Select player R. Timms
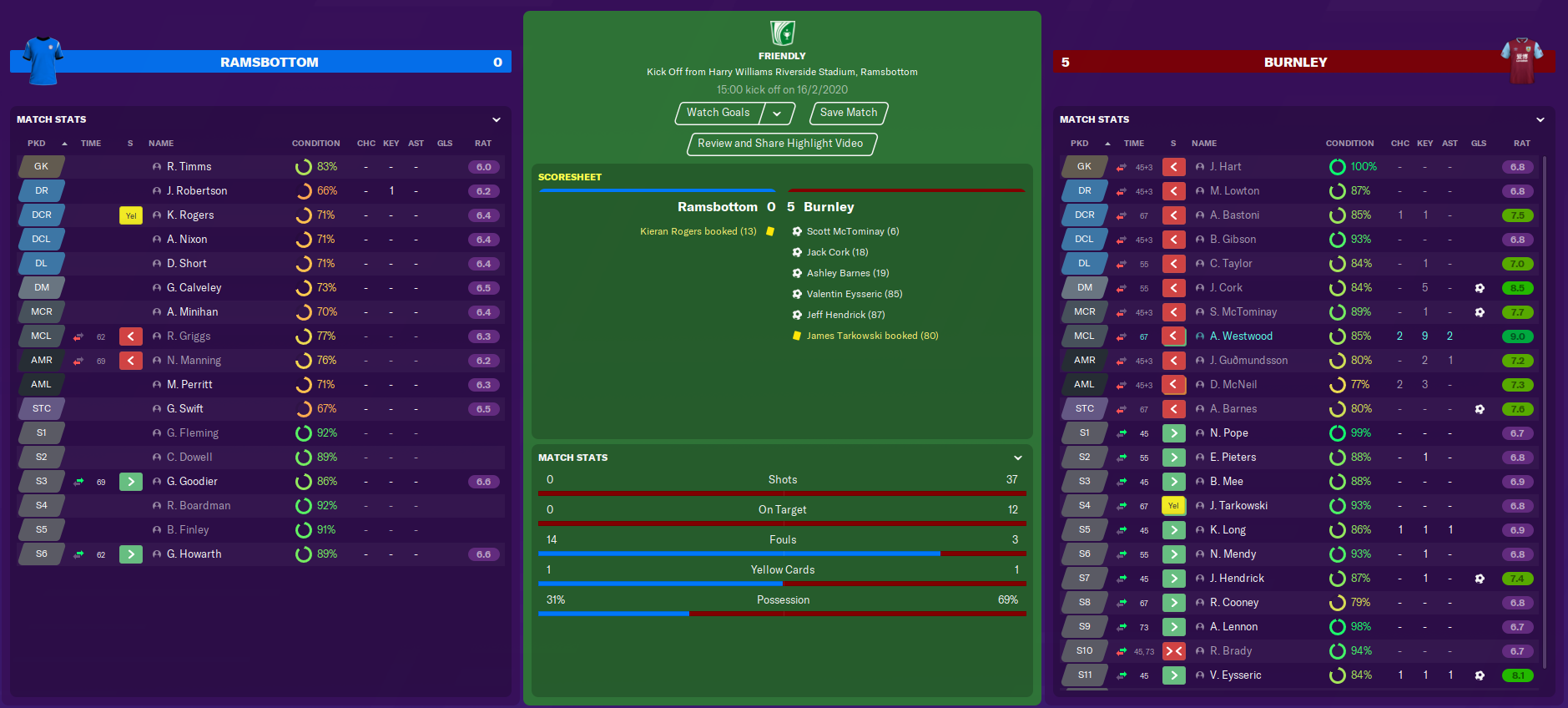 pyautogui.click(x=189, y=167)
